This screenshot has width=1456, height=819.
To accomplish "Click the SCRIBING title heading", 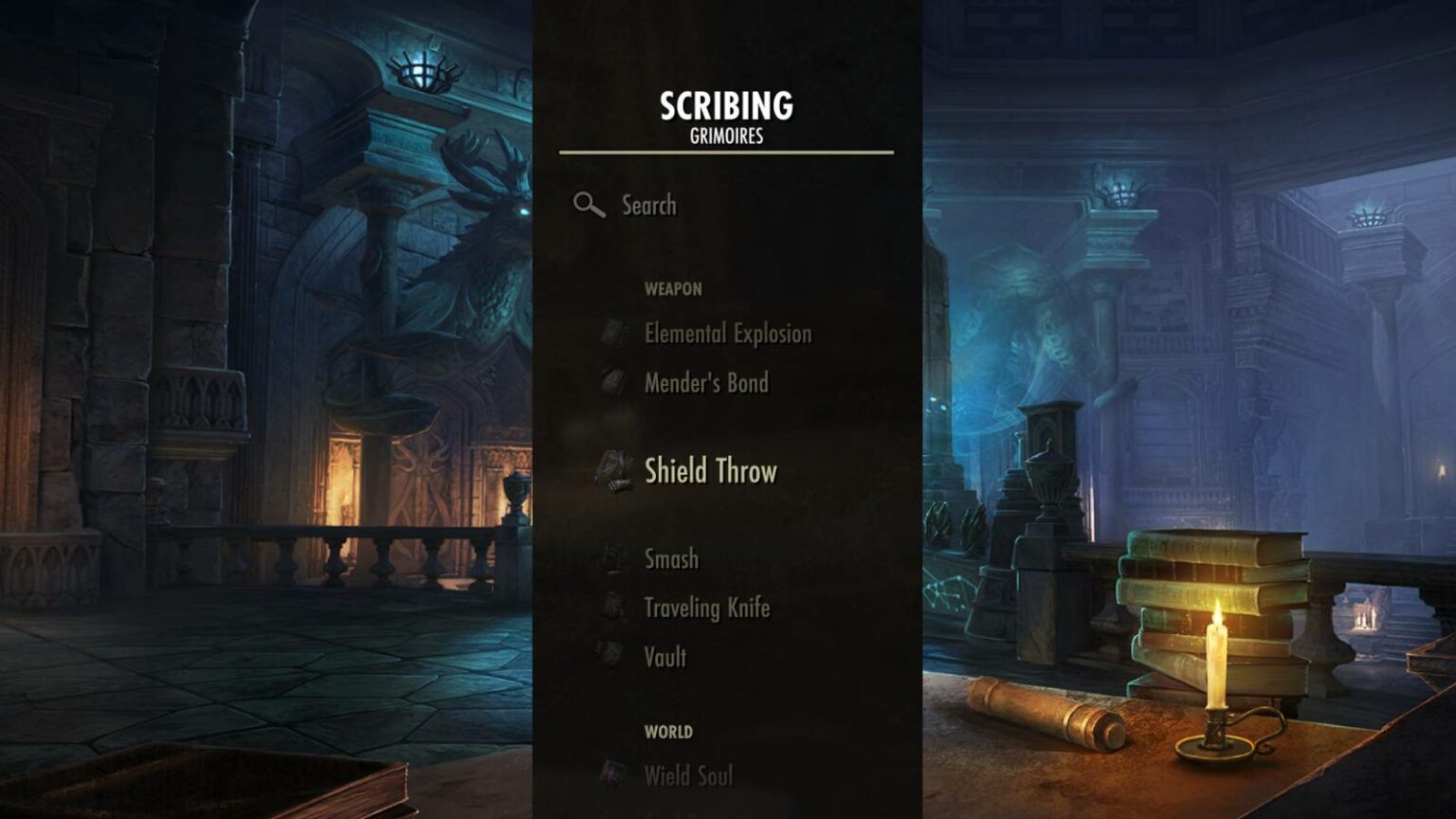I will click(727, 107).
